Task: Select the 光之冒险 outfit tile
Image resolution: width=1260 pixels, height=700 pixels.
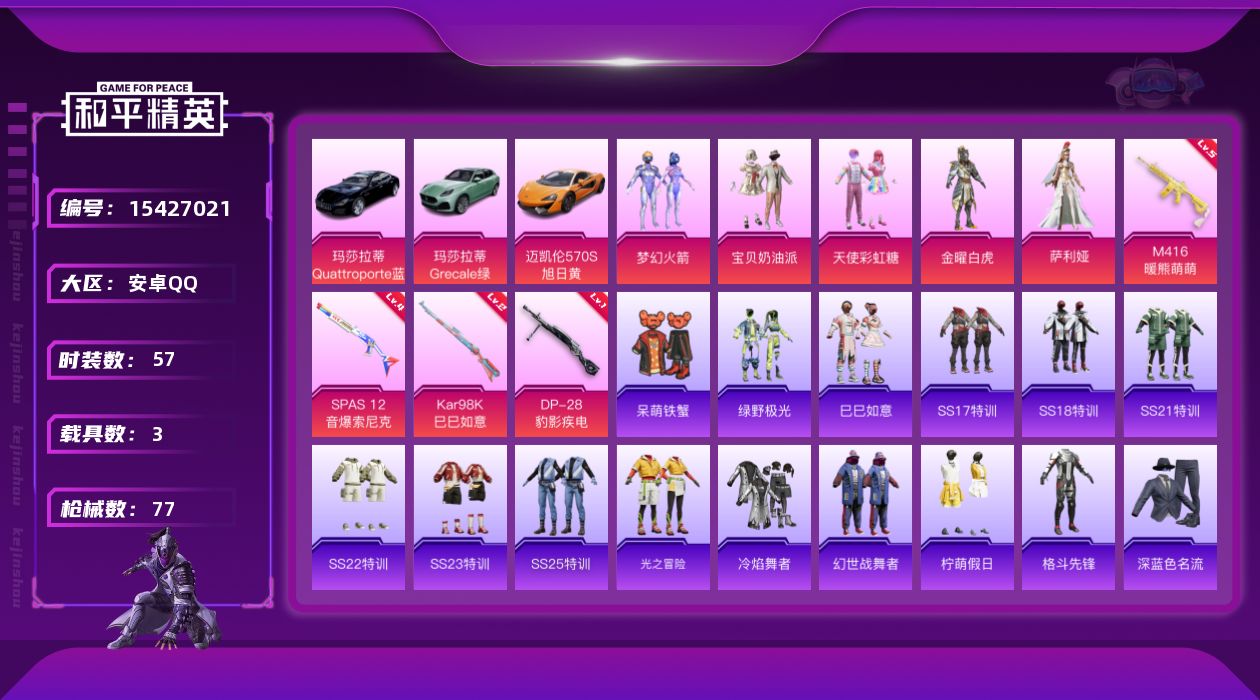Action: coord(663,517)
